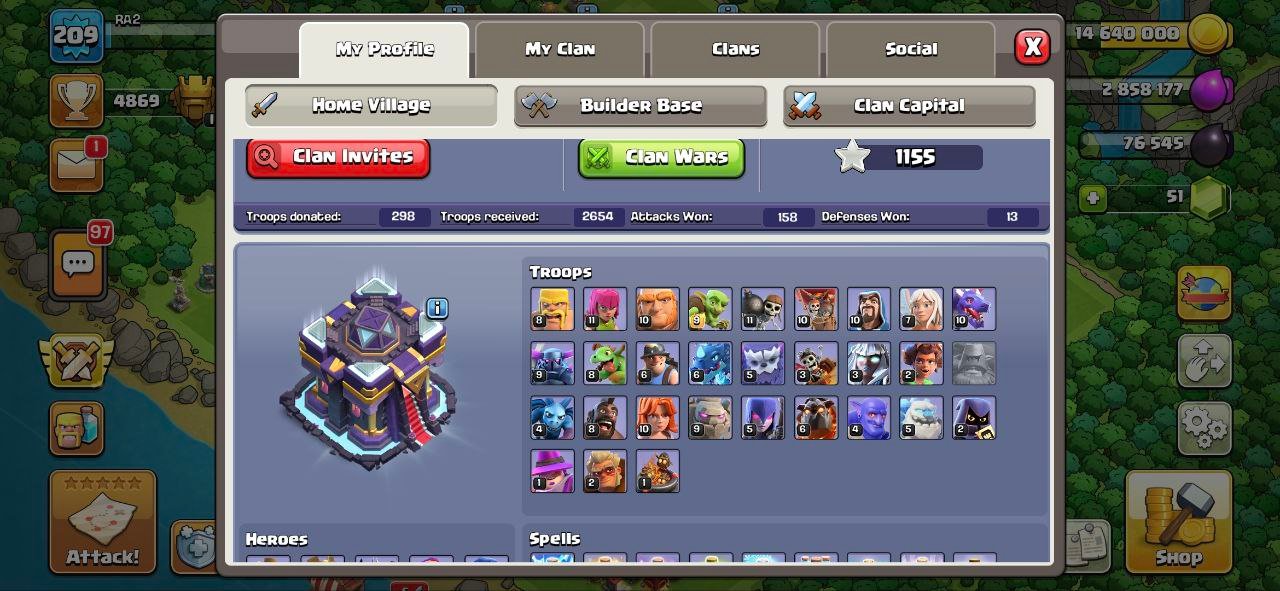Select the Home Village profile section

coord(371,106)
